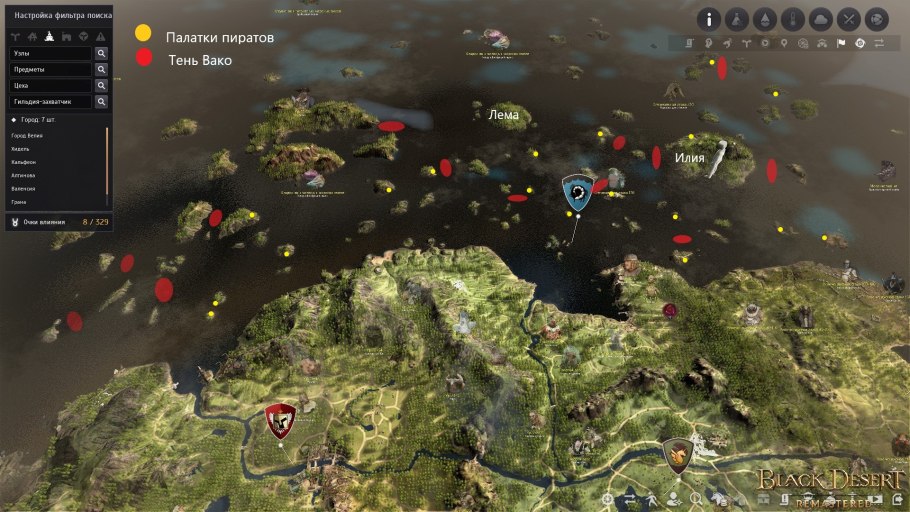Switch to the city tower filter tab
Screen dimensions: 910x512
[x=48, y=35]
